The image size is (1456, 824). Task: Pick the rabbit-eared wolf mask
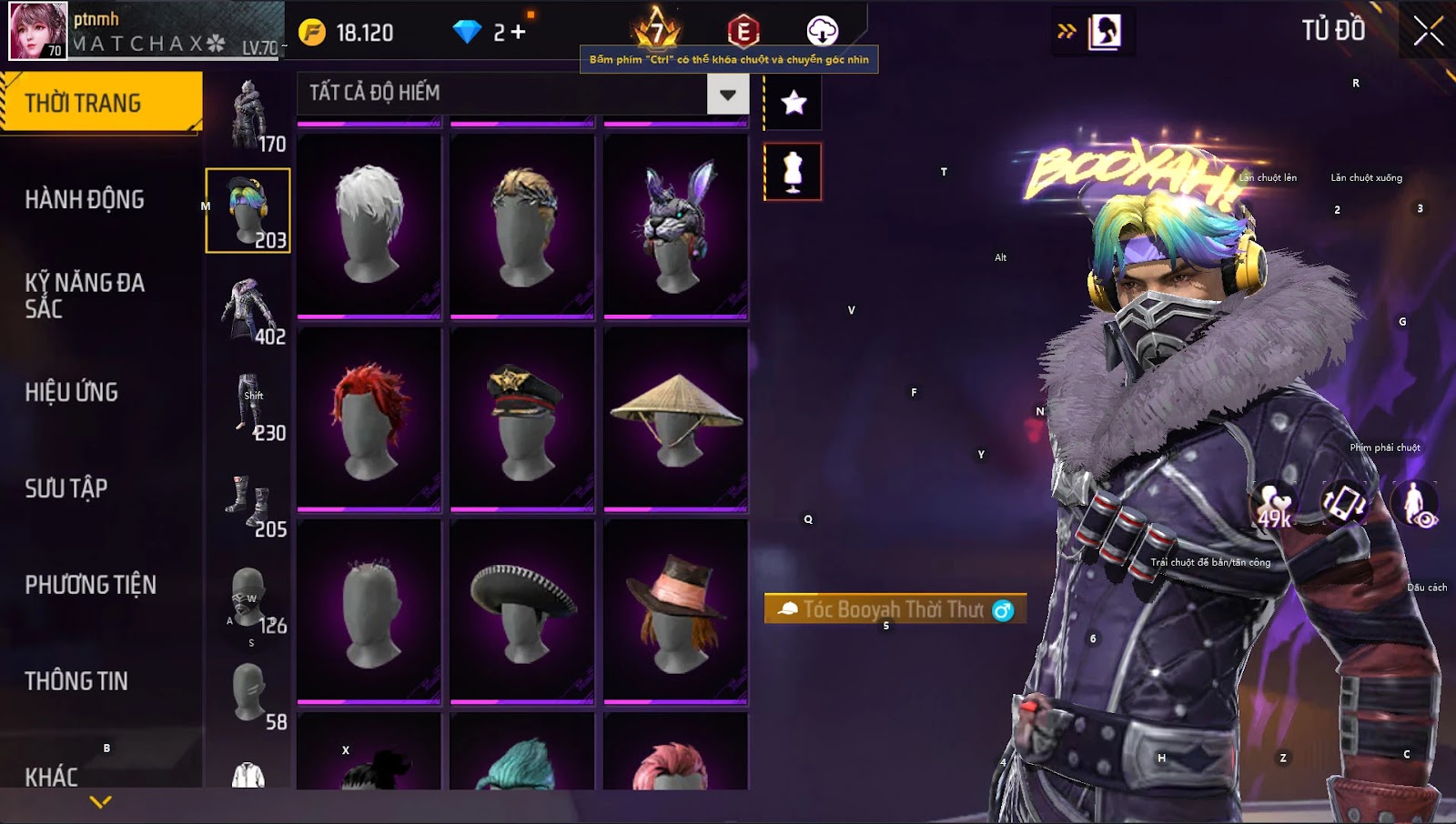[675, 226]
